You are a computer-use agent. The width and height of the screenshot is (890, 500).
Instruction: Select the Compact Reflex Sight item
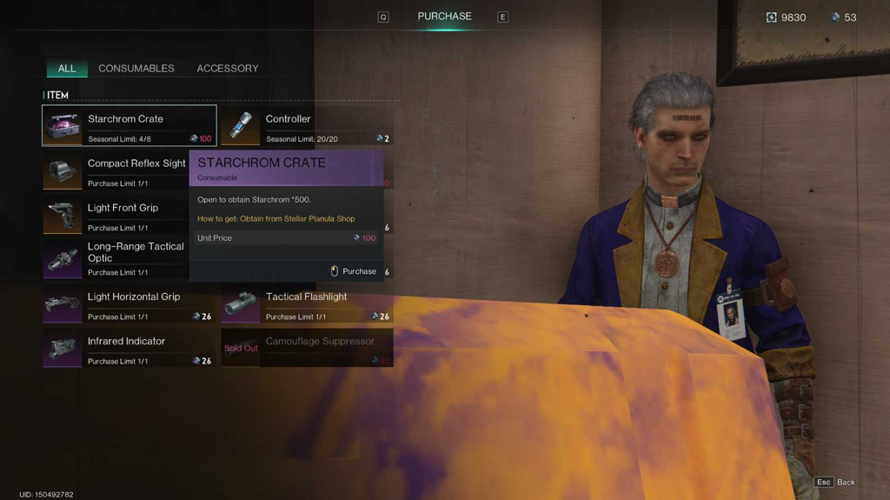pyautogui.click(x=115, y=171)
